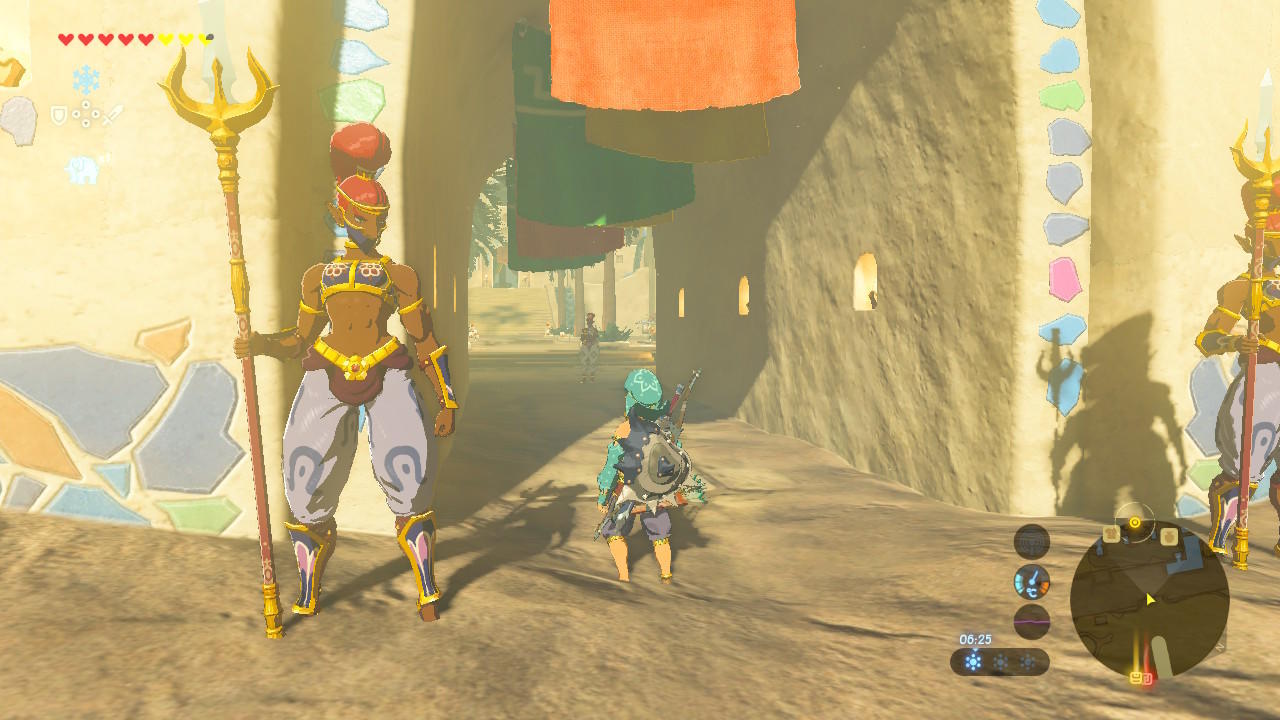Click the circular minimap
The height and width of the screenshot is (720, 1280).
point(1149,598)
